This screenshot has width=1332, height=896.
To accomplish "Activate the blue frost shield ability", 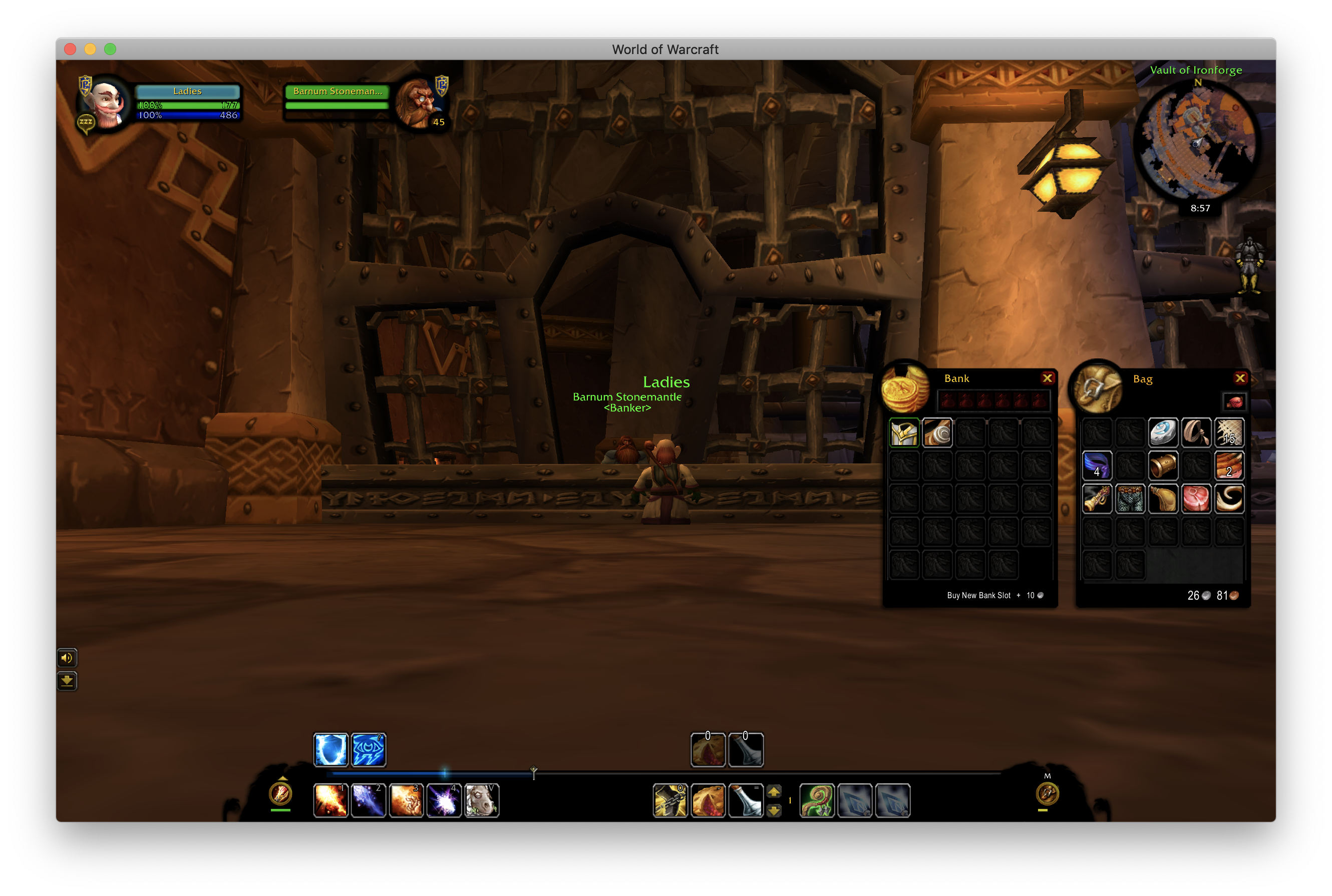I will (330, 750).
